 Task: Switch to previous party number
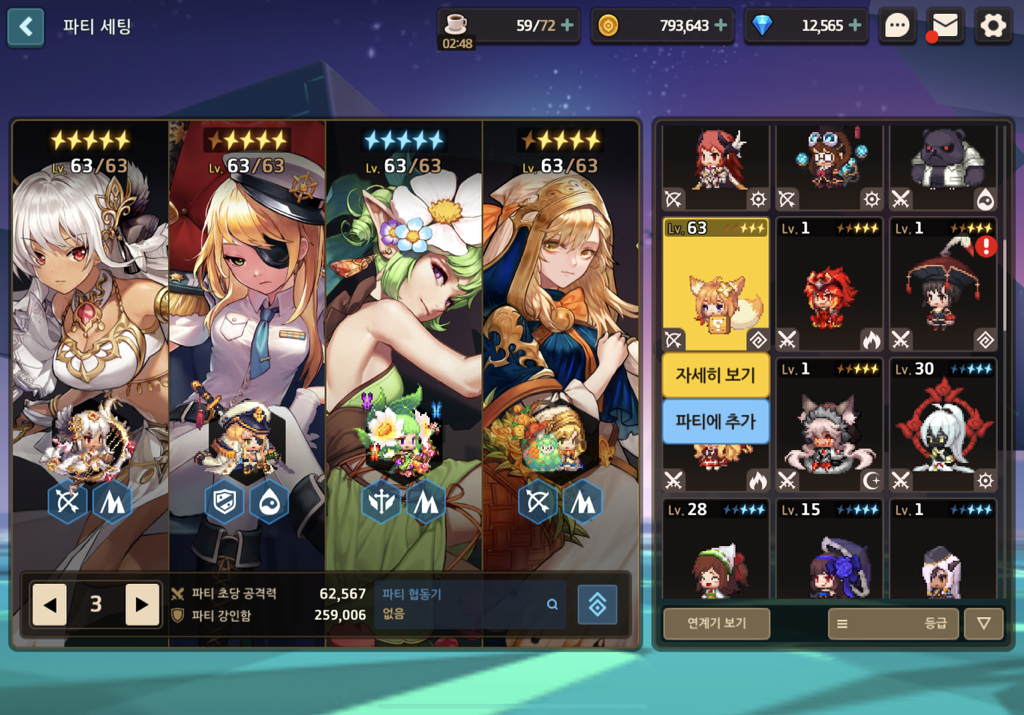pos(50,604)
